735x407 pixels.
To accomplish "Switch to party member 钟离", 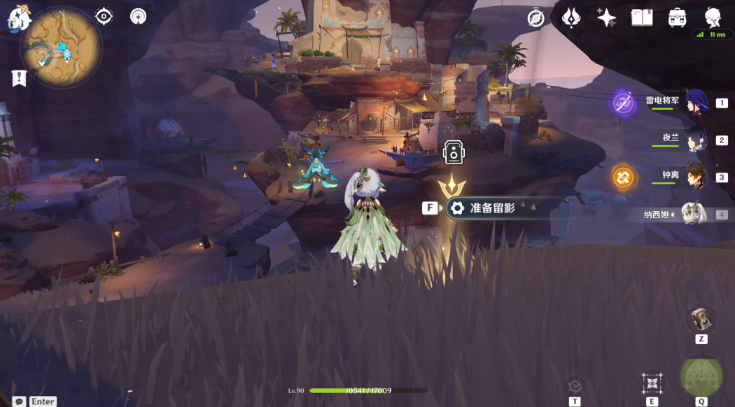I will [695, 177].
